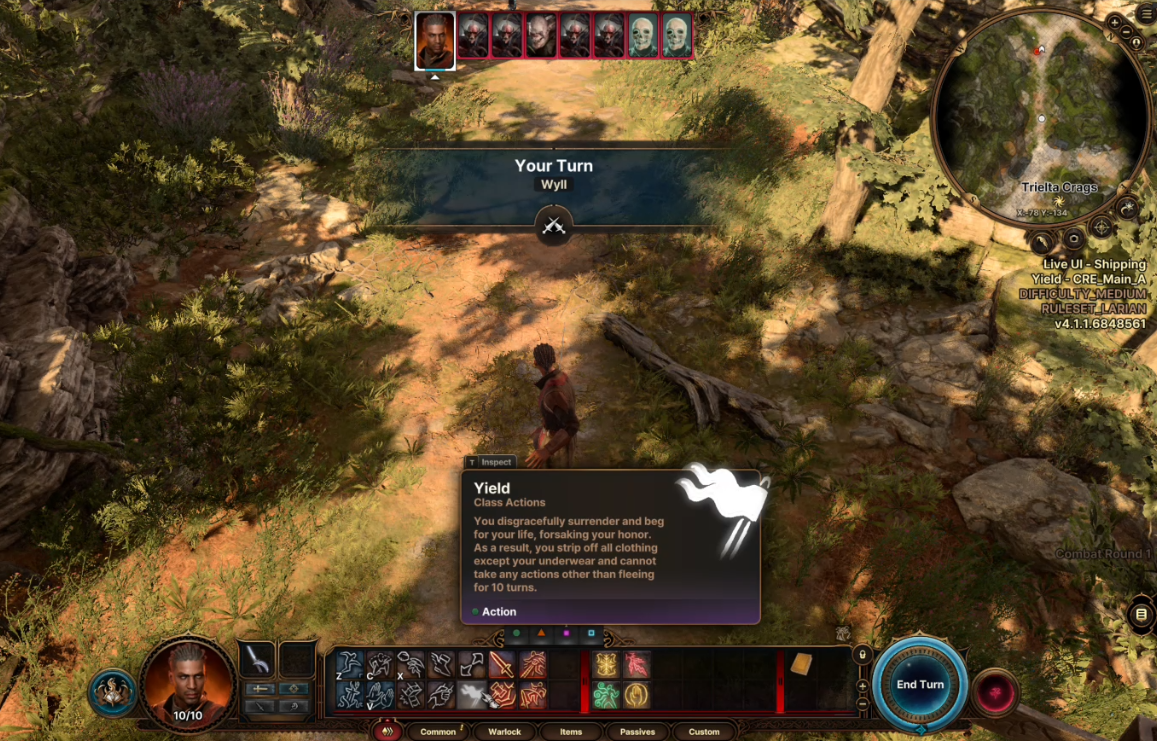Select Wyll's portrait in the turn order
This screenshot has height=741, width=1157.
pos(435,41)
